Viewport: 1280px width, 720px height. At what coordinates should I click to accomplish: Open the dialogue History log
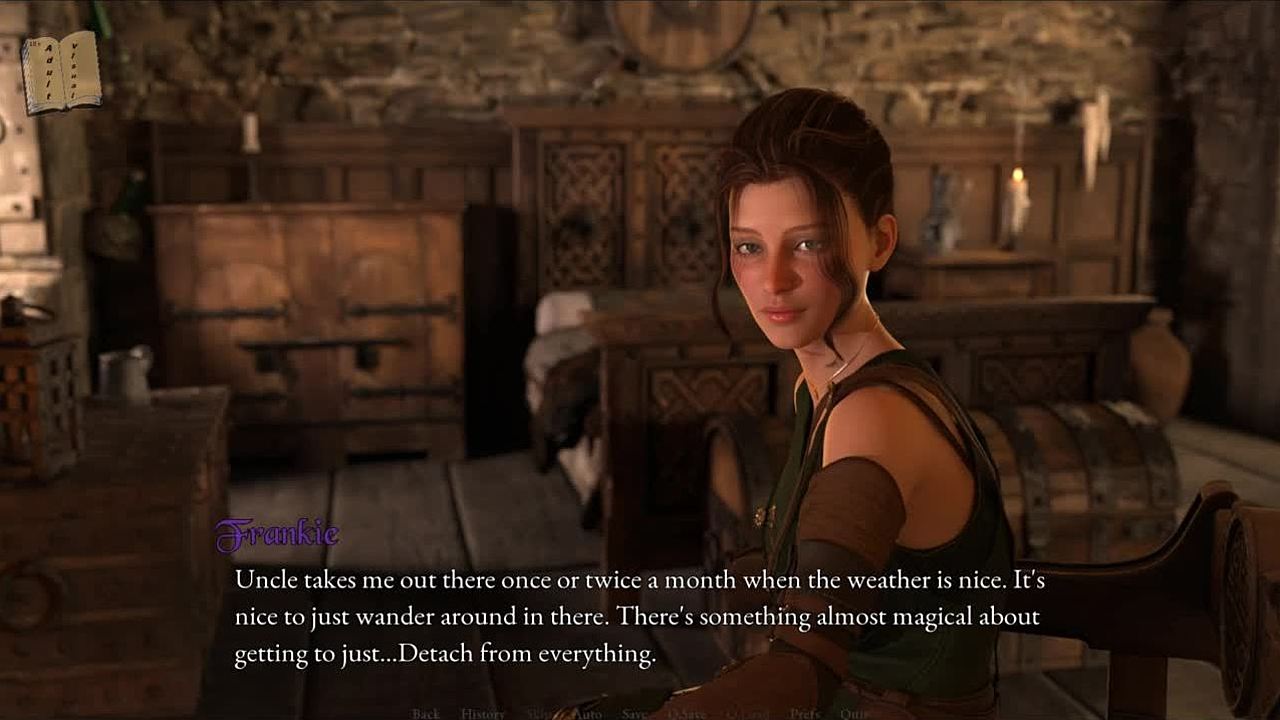click(x=483, y=714)
